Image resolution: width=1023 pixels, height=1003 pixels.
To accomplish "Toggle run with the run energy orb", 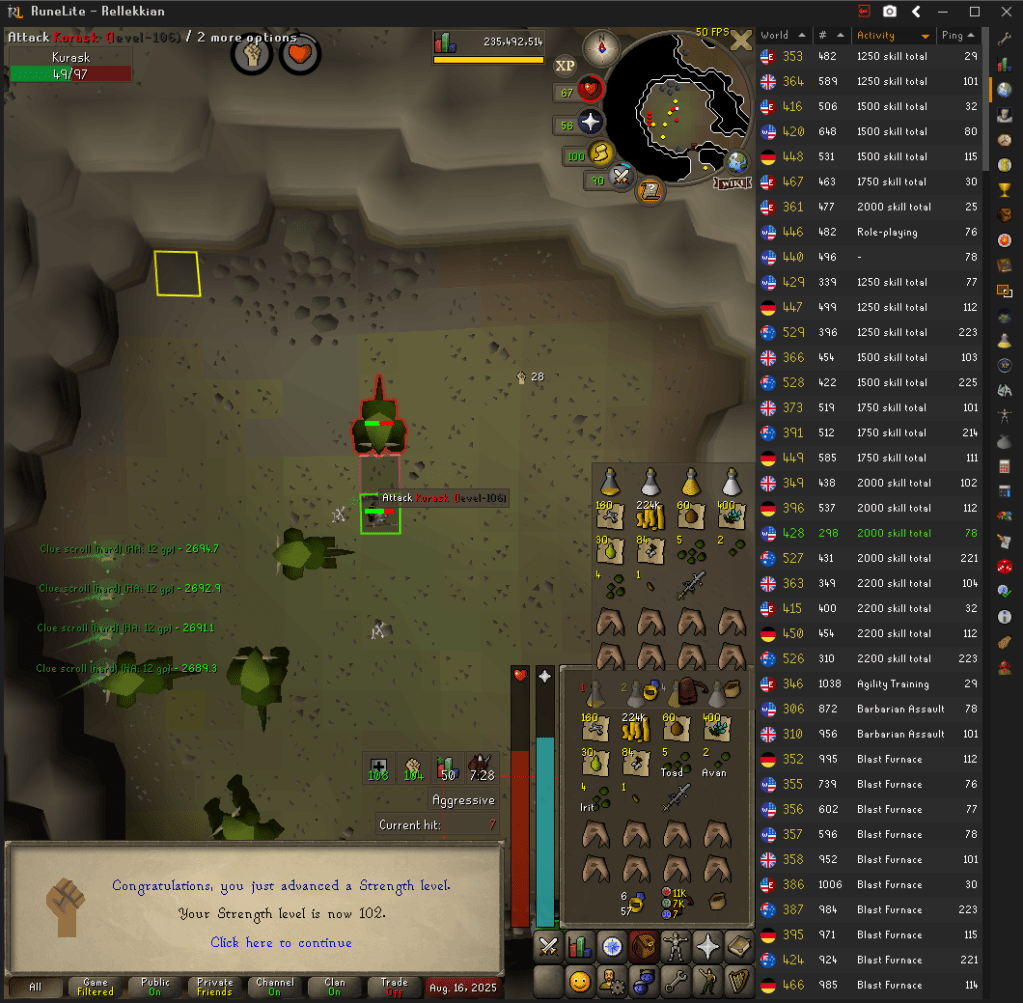I will pyautogui.click(x=602, y=154).
